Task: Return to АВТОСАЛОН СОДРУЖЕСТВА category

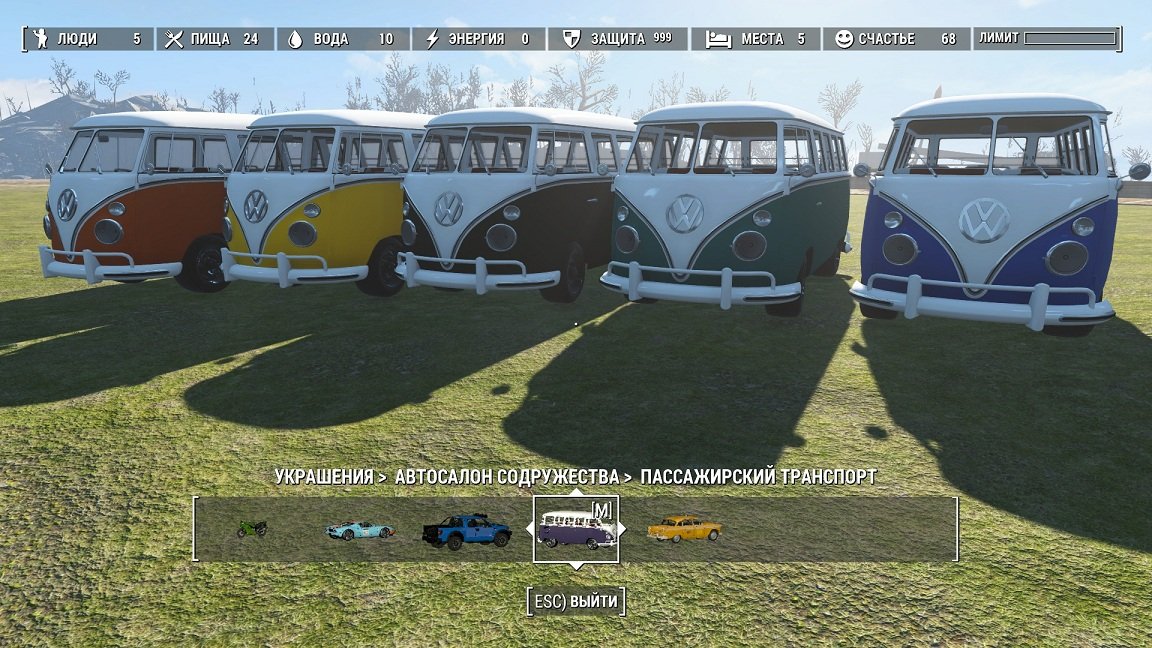Action: coord(507,477)
